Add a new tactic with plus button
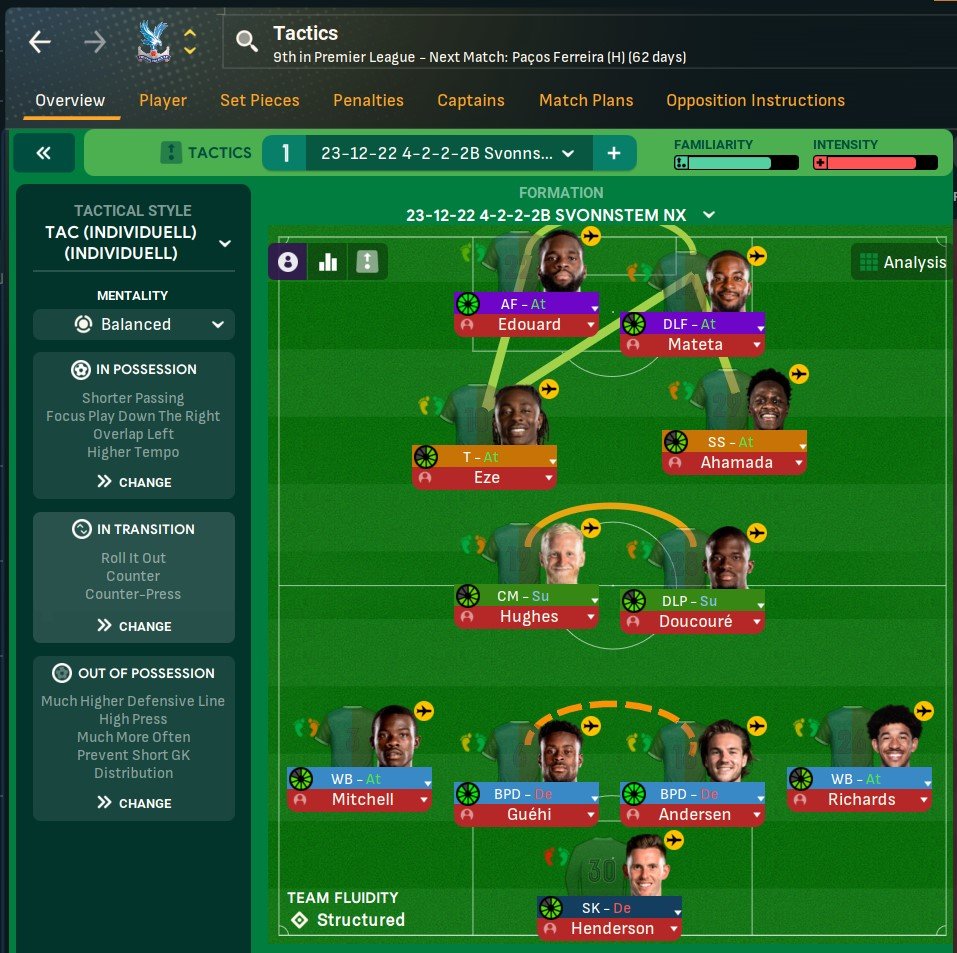 (614, 153)
